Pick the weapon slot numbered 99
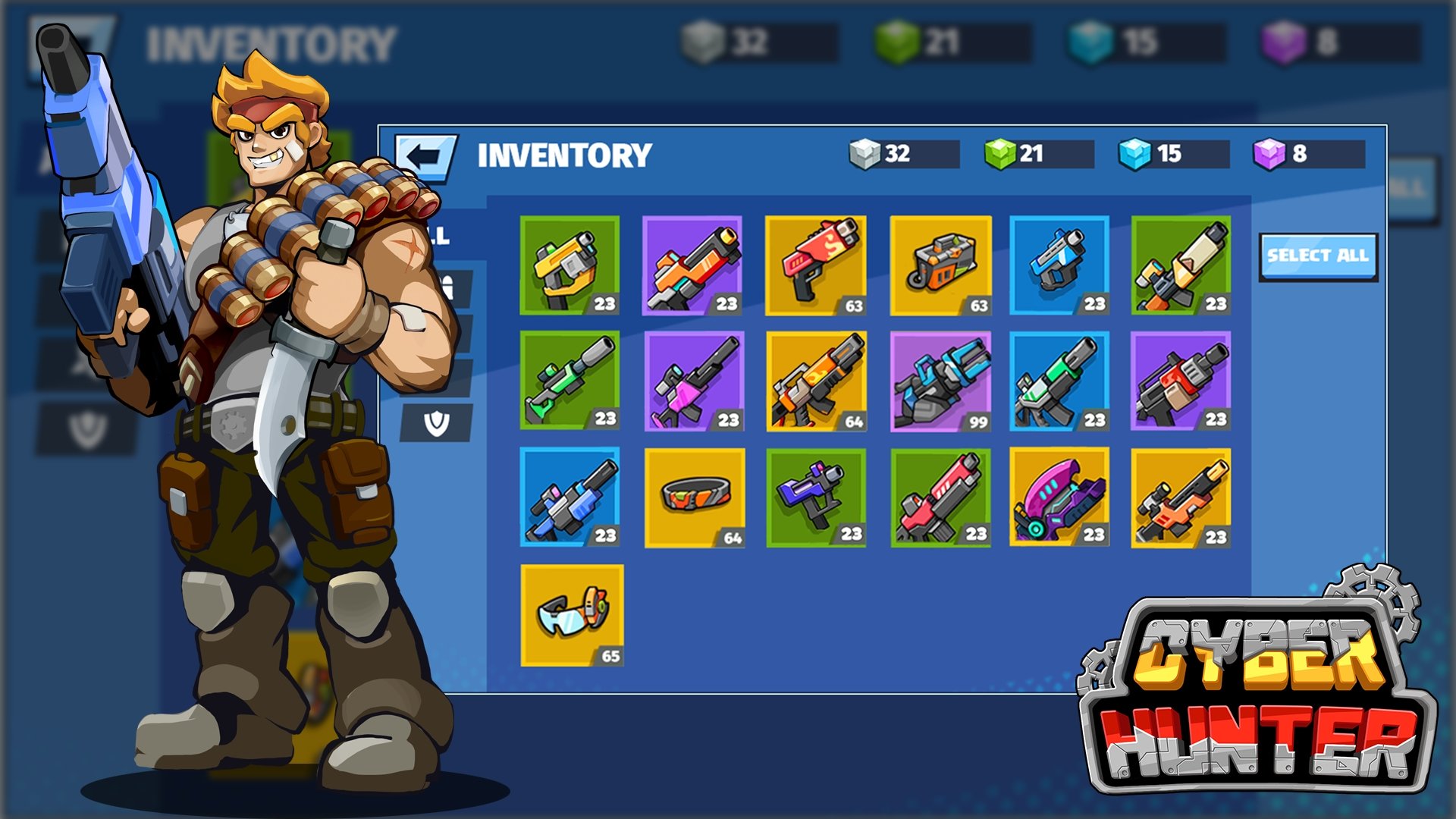Image resolution: width=1456 pixels, height=819 pixels. (x=940, y=381)
